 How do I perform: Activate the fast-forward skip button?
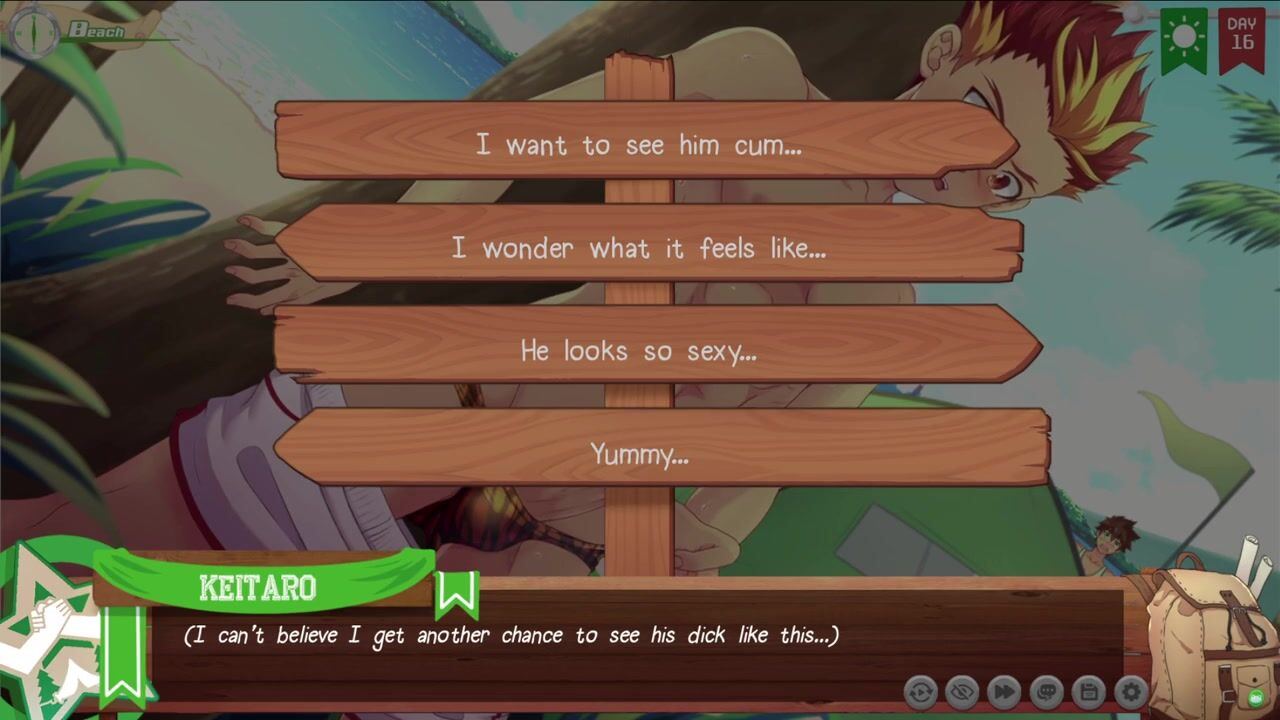tap(1004, 691)
